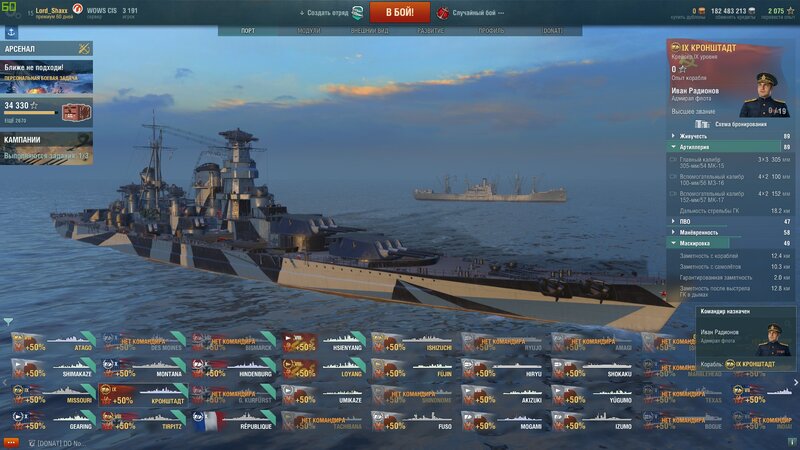Open the Кампании panel
Screen dimensions: 800x450
47,146
